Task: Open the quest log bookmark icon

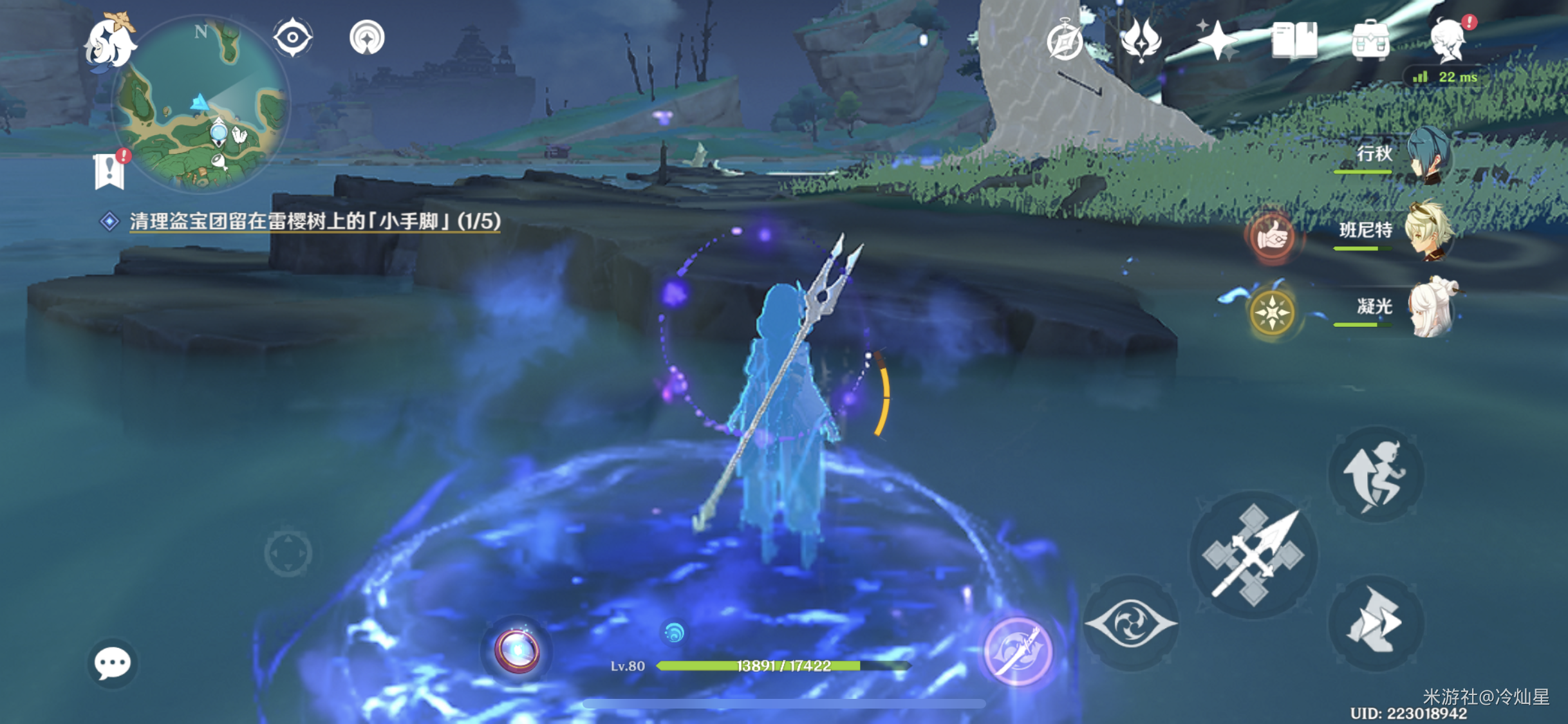Action: [x=109, y=171]
